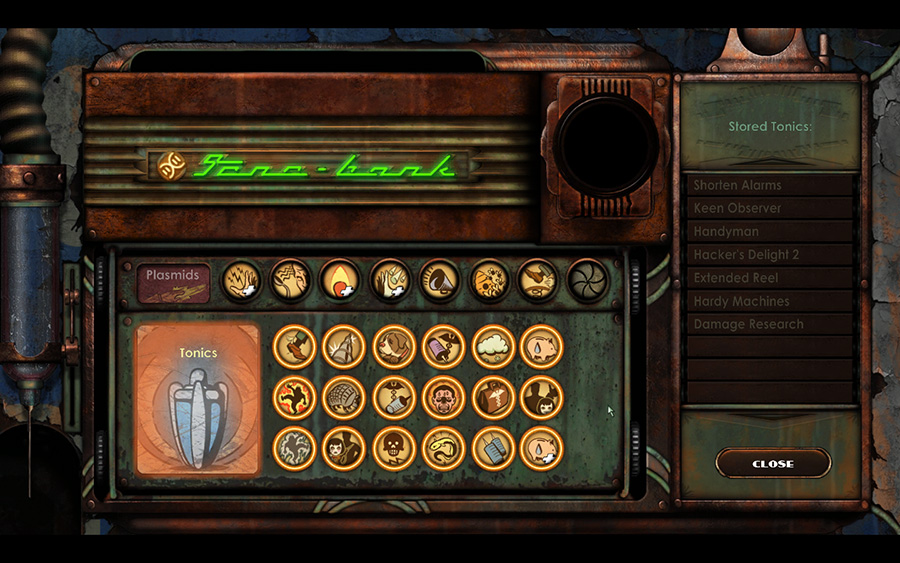Screen dimensions: 900x563
Task: Select the green cloud tonic slot
Action: [493, 346]
